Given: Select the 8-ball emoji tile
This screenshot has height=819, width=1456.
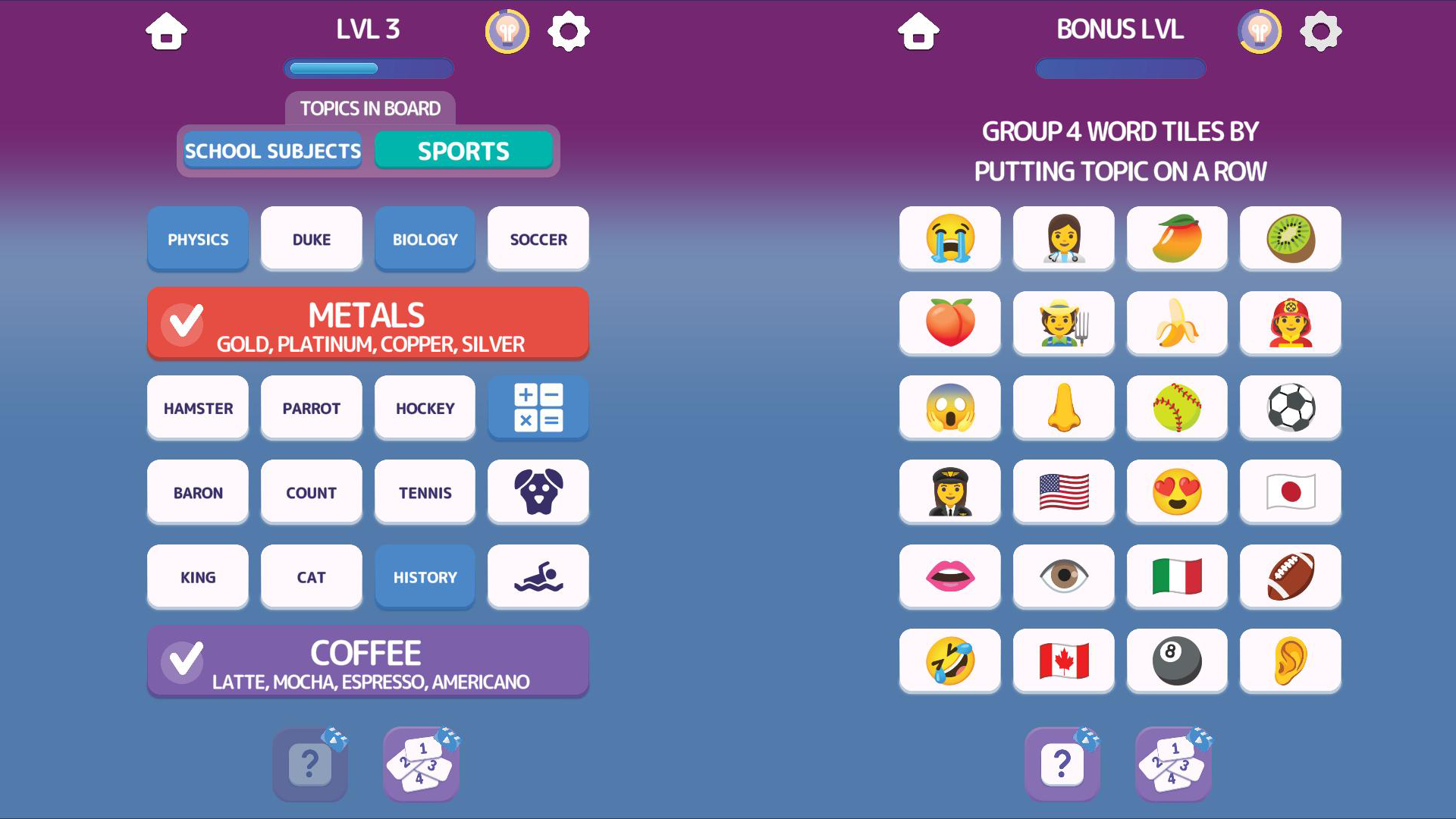Looking at the screenshot, I should pos(1177,661).
